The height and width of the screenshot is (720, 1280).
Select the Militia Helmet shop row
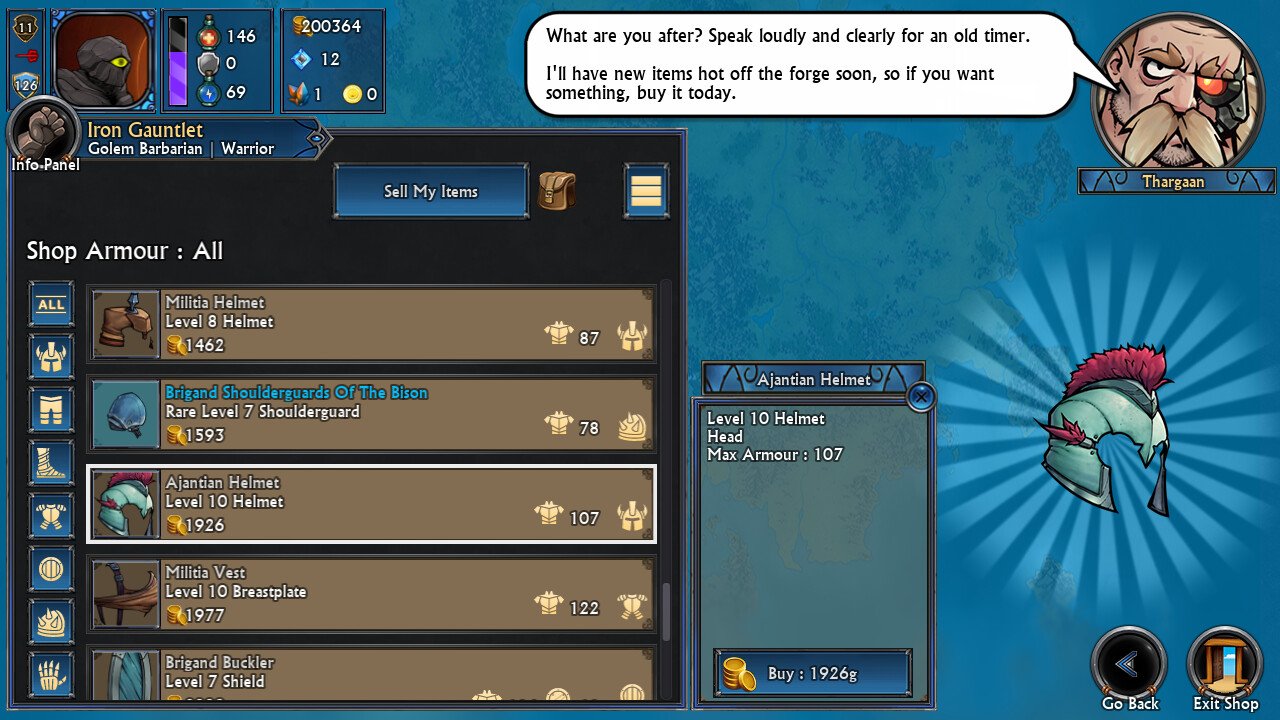click(371, 324)
